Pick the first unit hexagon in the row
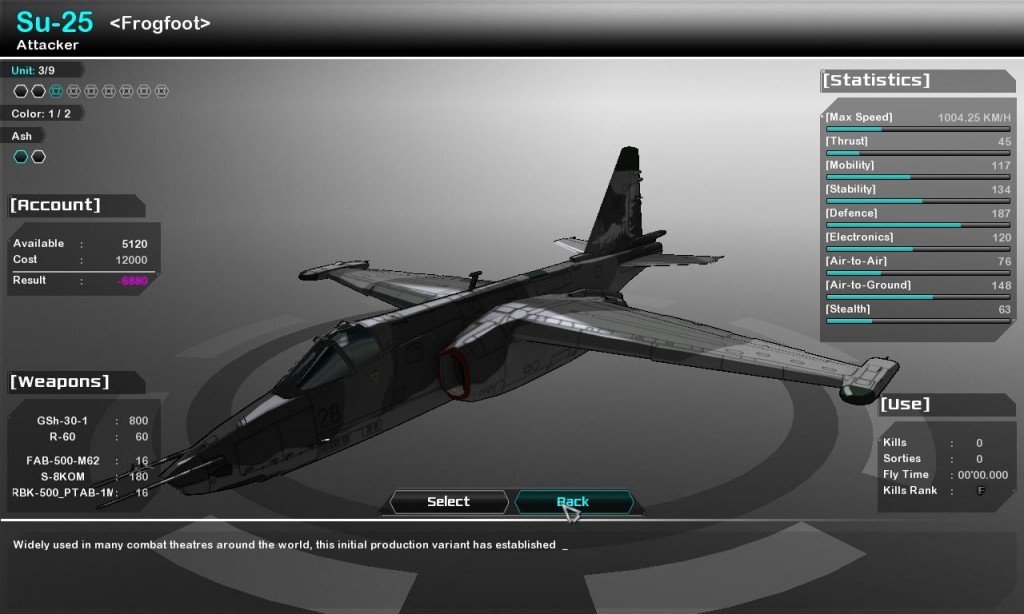Viewport: 1024px width, 614px height. [x=20, y=91]
